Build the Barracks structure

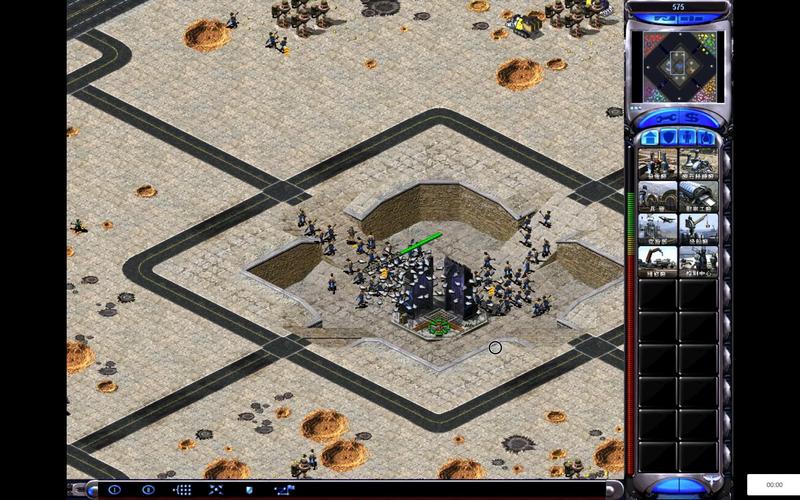pyautogui.click(x=658, y=196)
